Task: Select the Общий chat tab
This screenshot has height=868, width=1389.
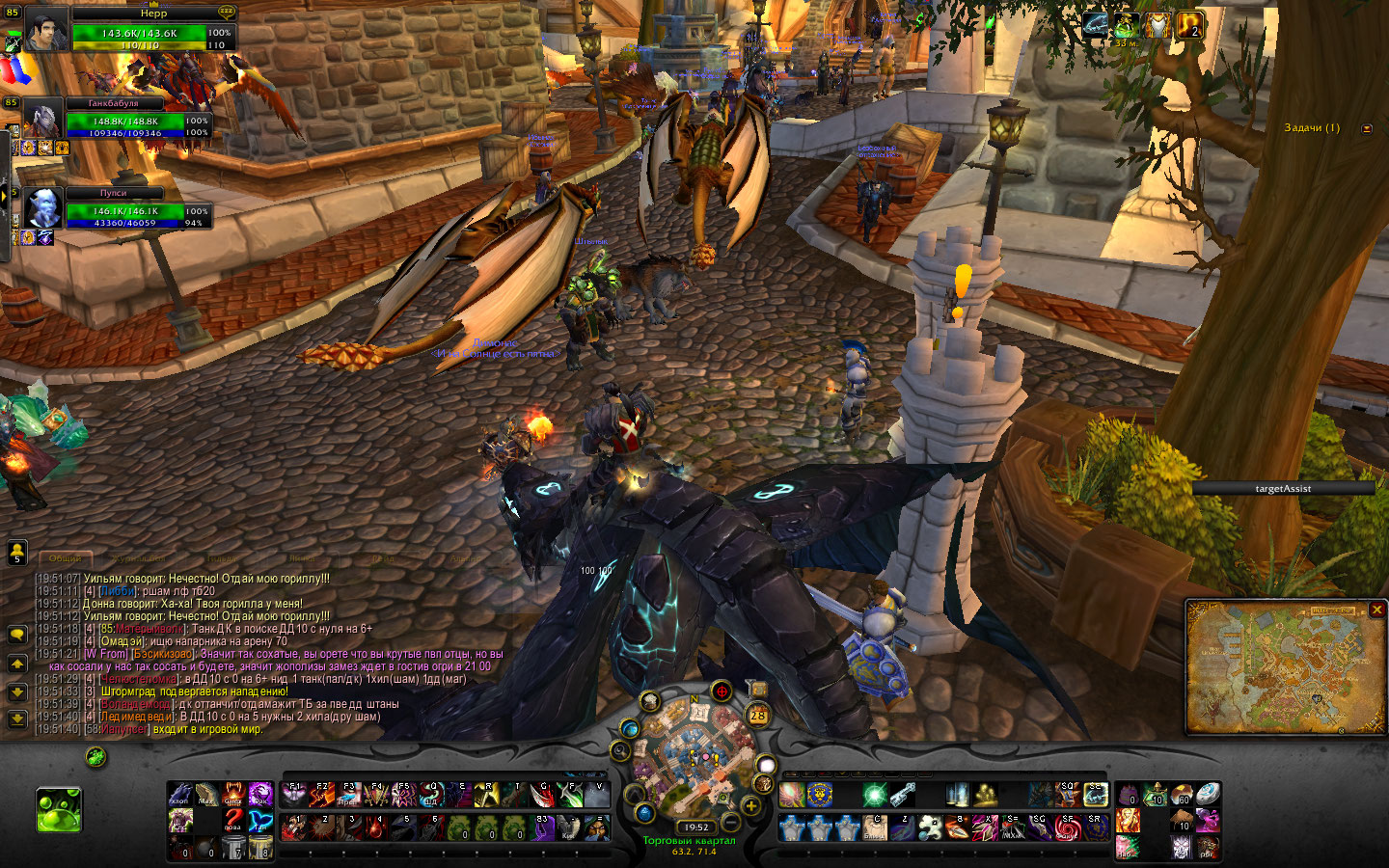Action: [66, 558]
